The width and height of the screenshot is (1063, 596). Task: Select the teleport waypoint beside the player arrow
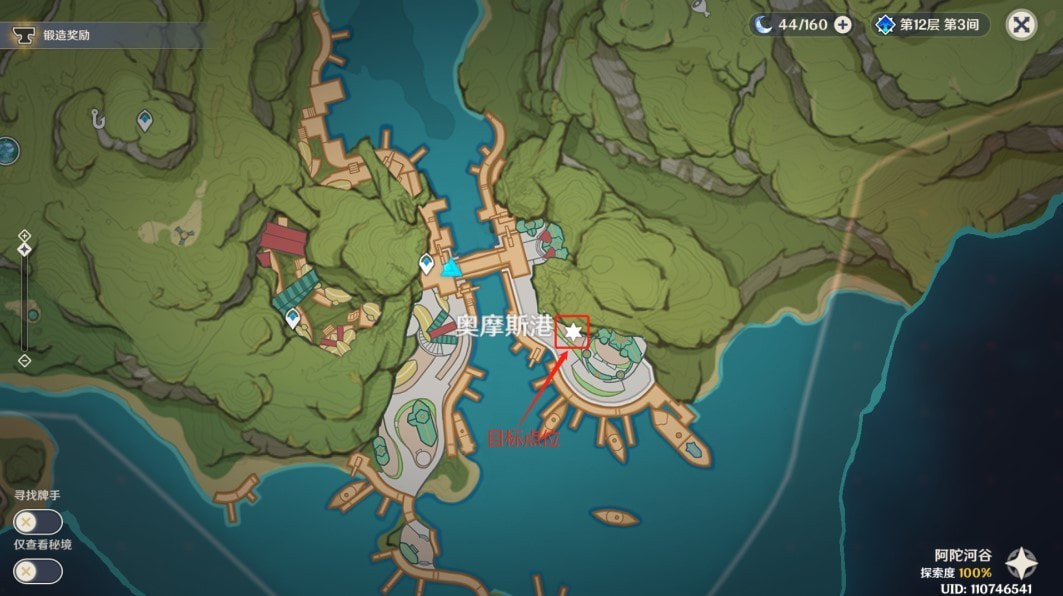click(428, 264)
